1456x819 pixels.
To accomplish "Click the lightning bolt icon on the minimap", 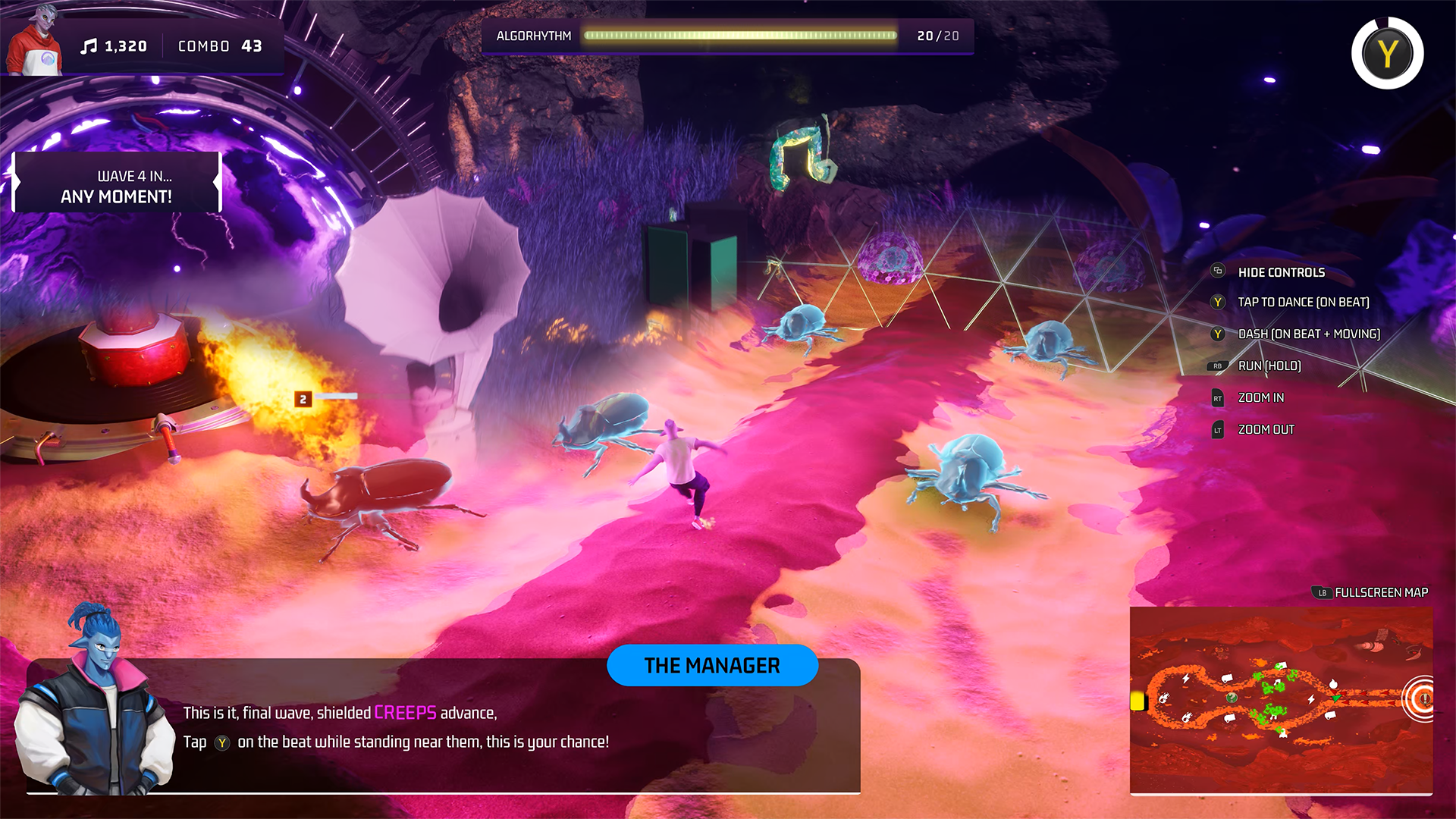I will [1187, 678].
